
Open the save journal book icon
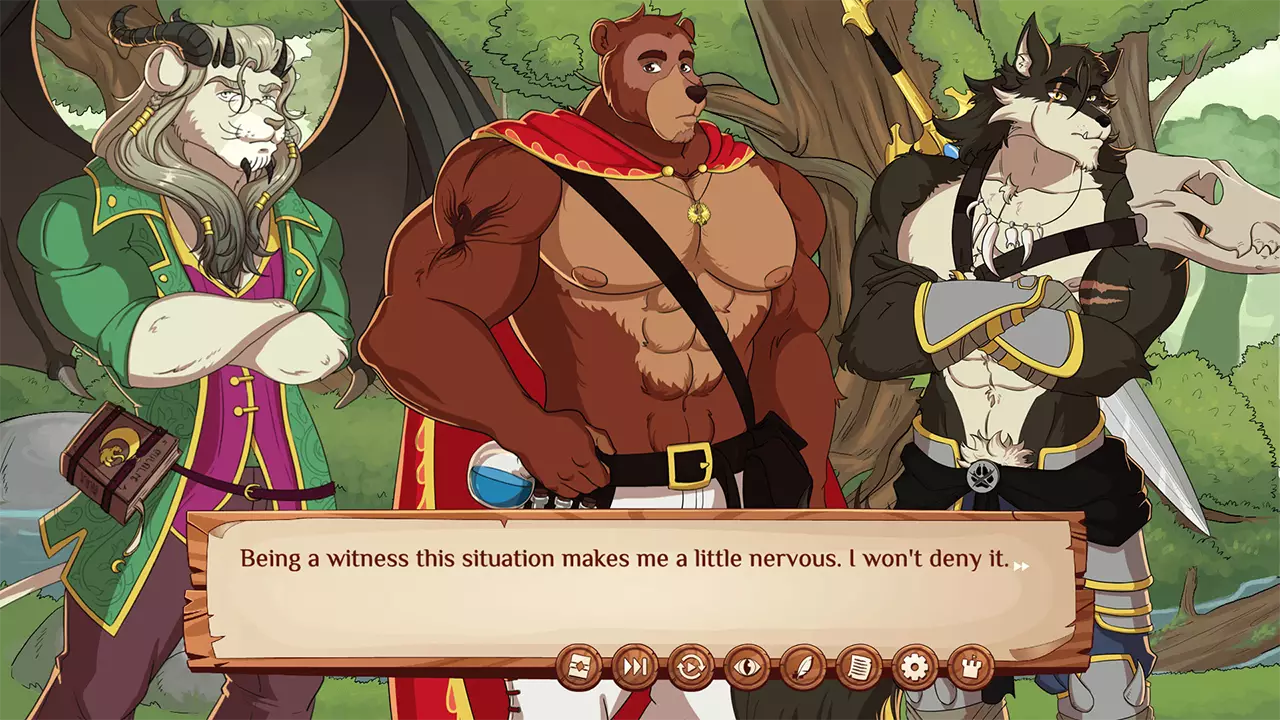(x=580, y=667)
